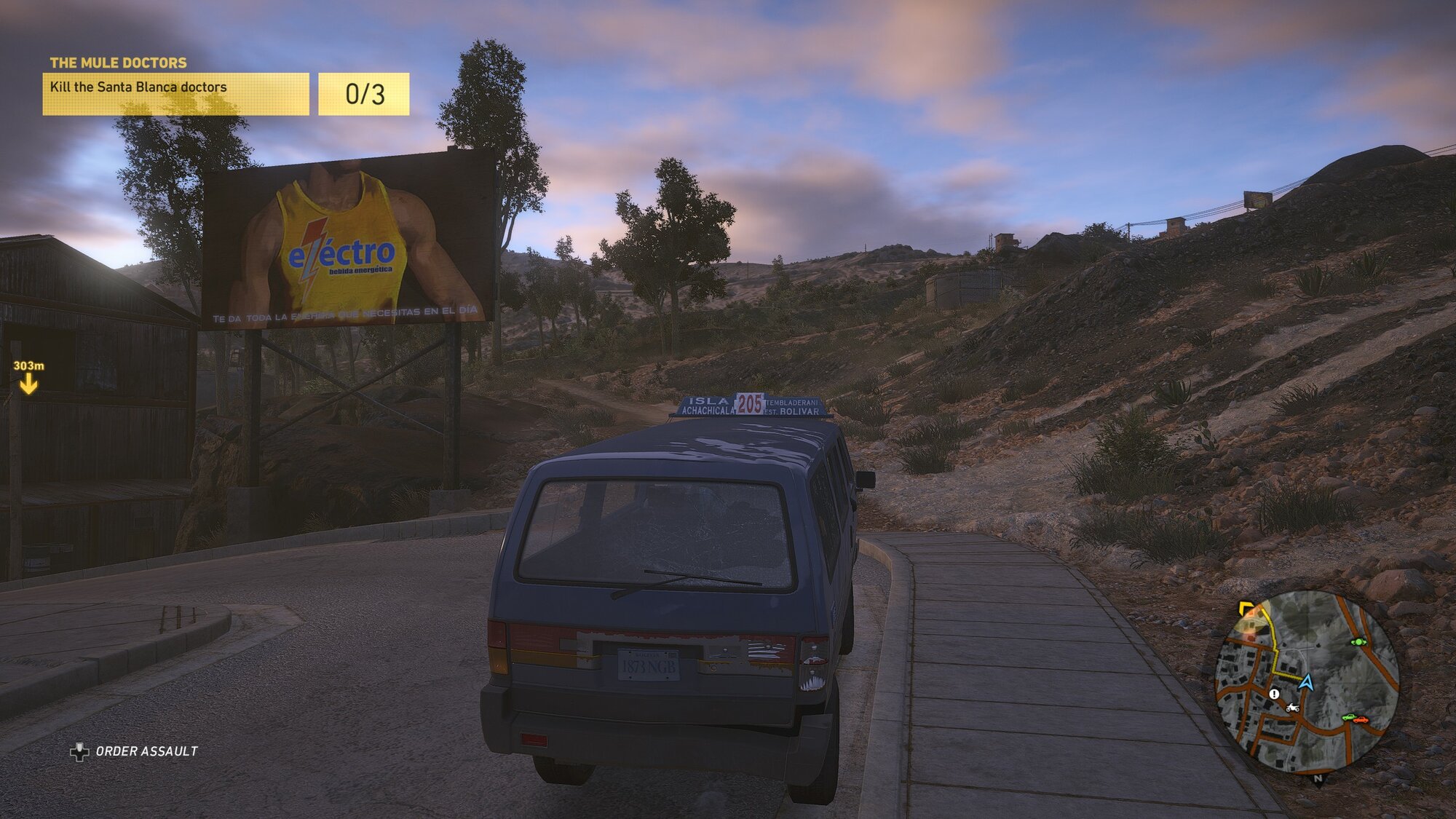1456x819 pixels.
Task: Select the yellow objective marker at minimap edge
Action: click(x=1246, y=607)
